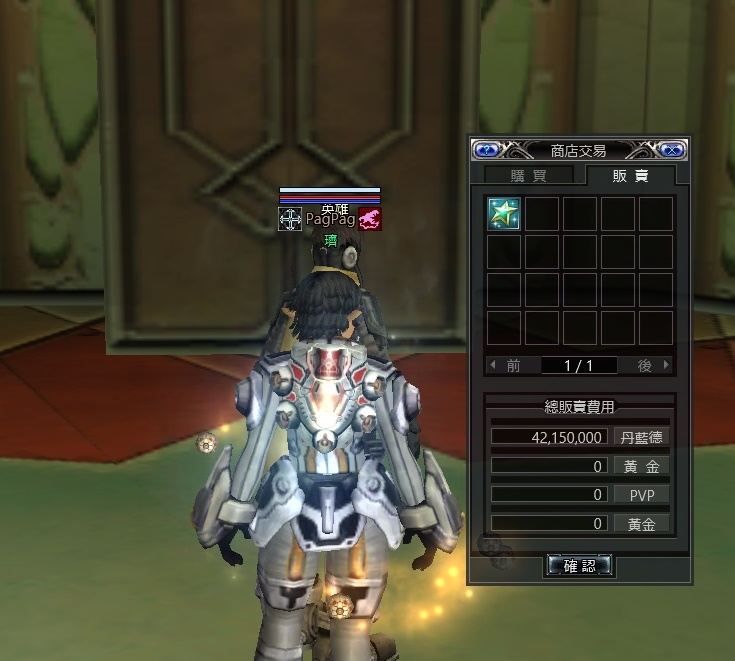Go to the next page with 後

point(651,366)
